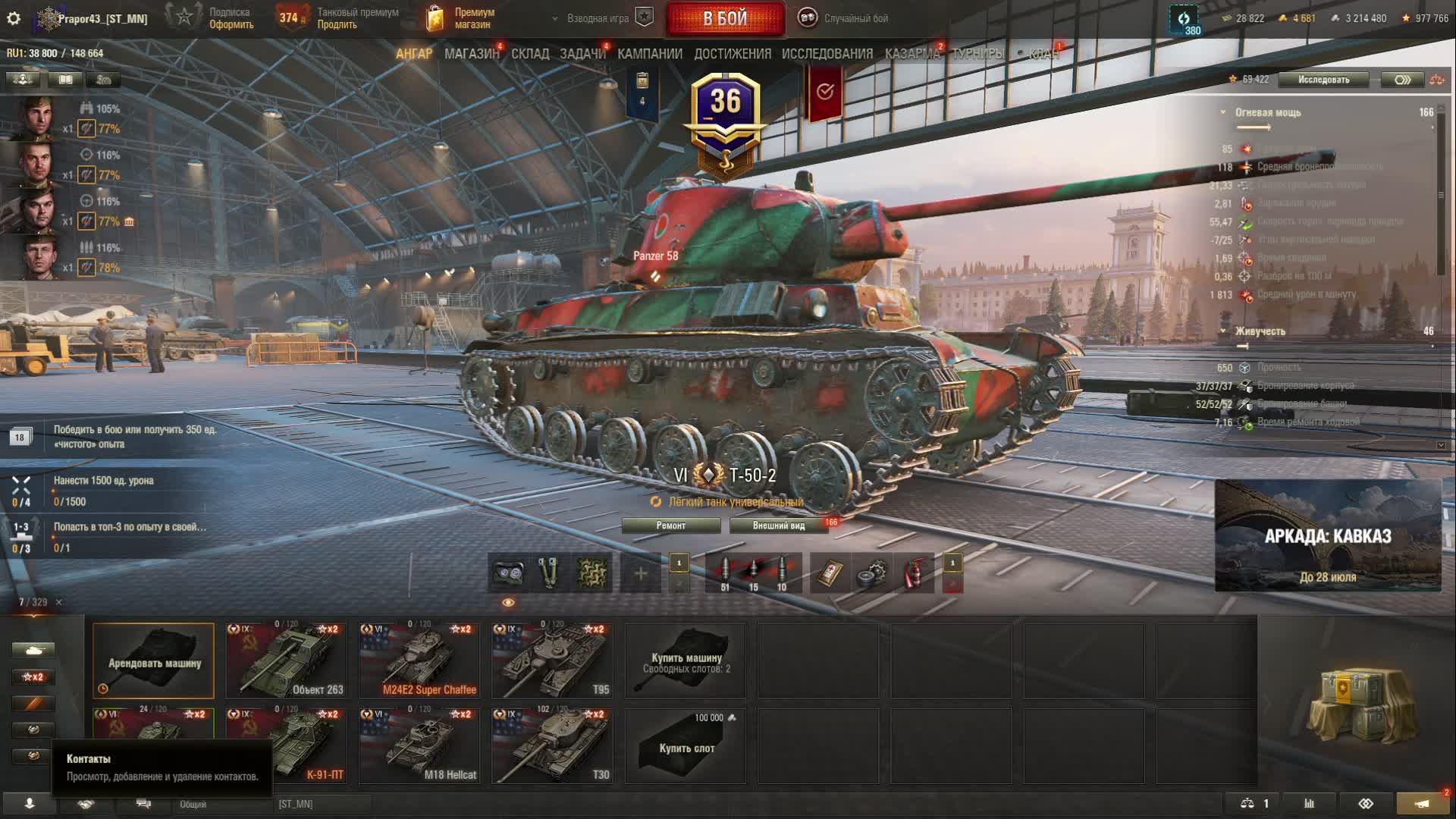
Task: Choose the M24E2 Super Chaffee tank
Action: (x=419, y=661)
